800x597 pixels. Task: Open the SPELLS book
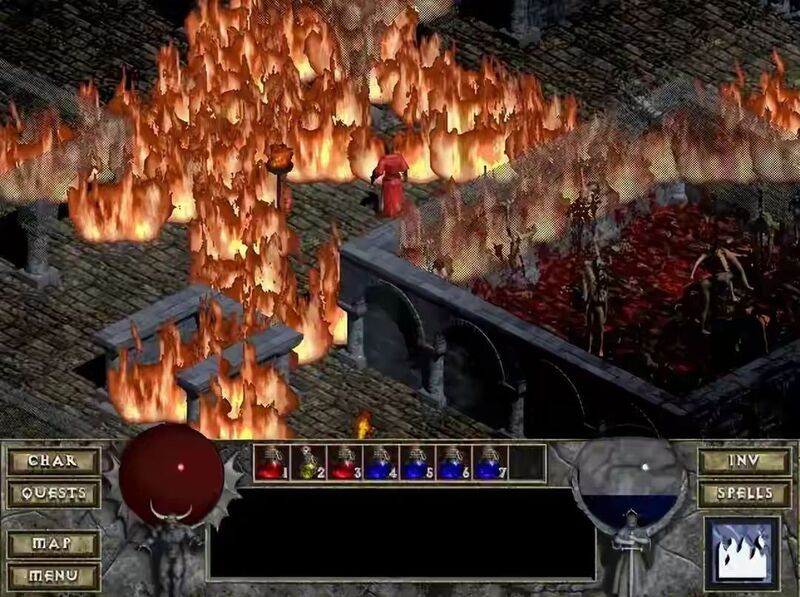pos(745,494)
